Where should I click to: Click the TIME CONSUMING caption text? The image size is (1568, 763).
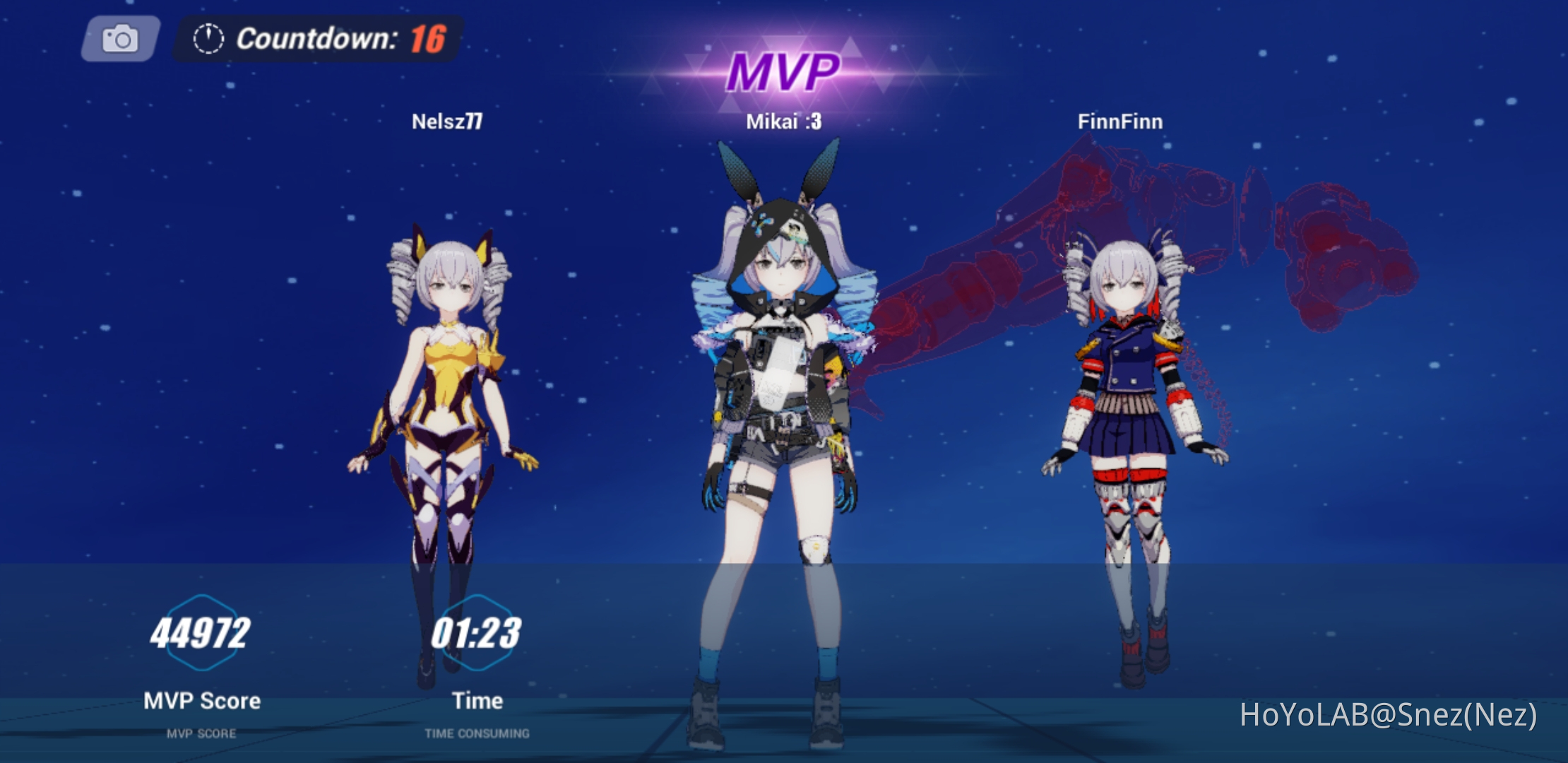(x=477, y=733)
